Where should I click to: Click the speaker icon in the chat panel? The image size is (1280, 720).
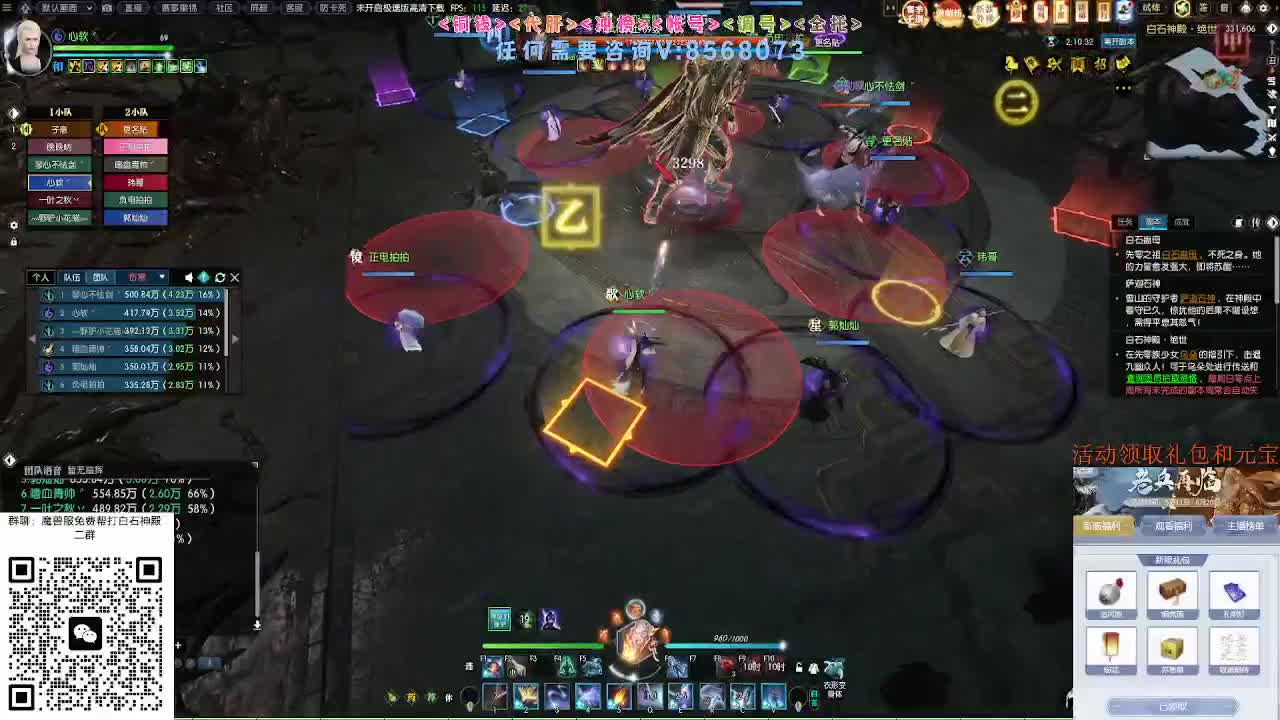[x=190, y=277]
